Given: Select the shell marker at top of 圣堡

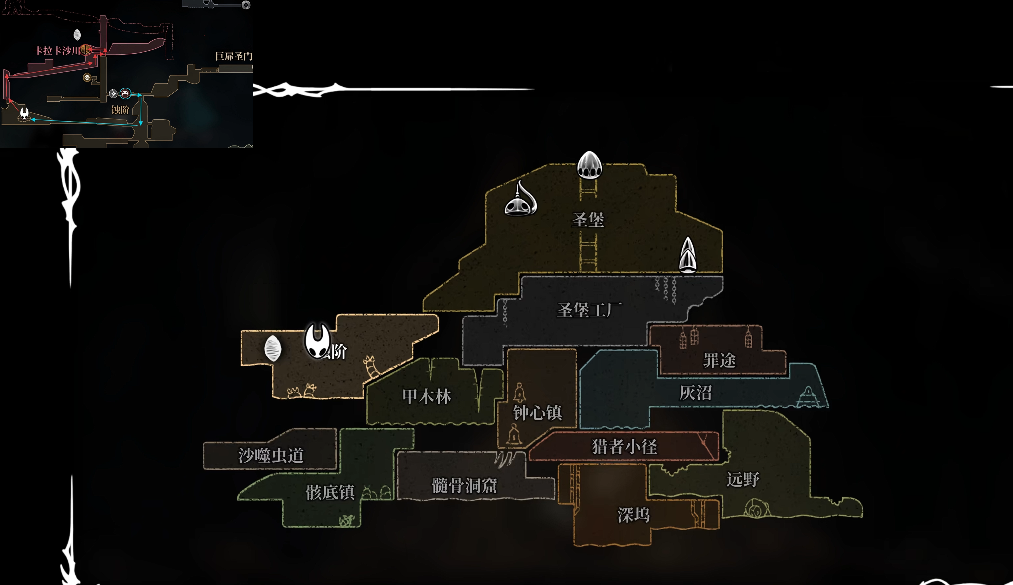Looking at the screenshot, I should click(589, 162).
